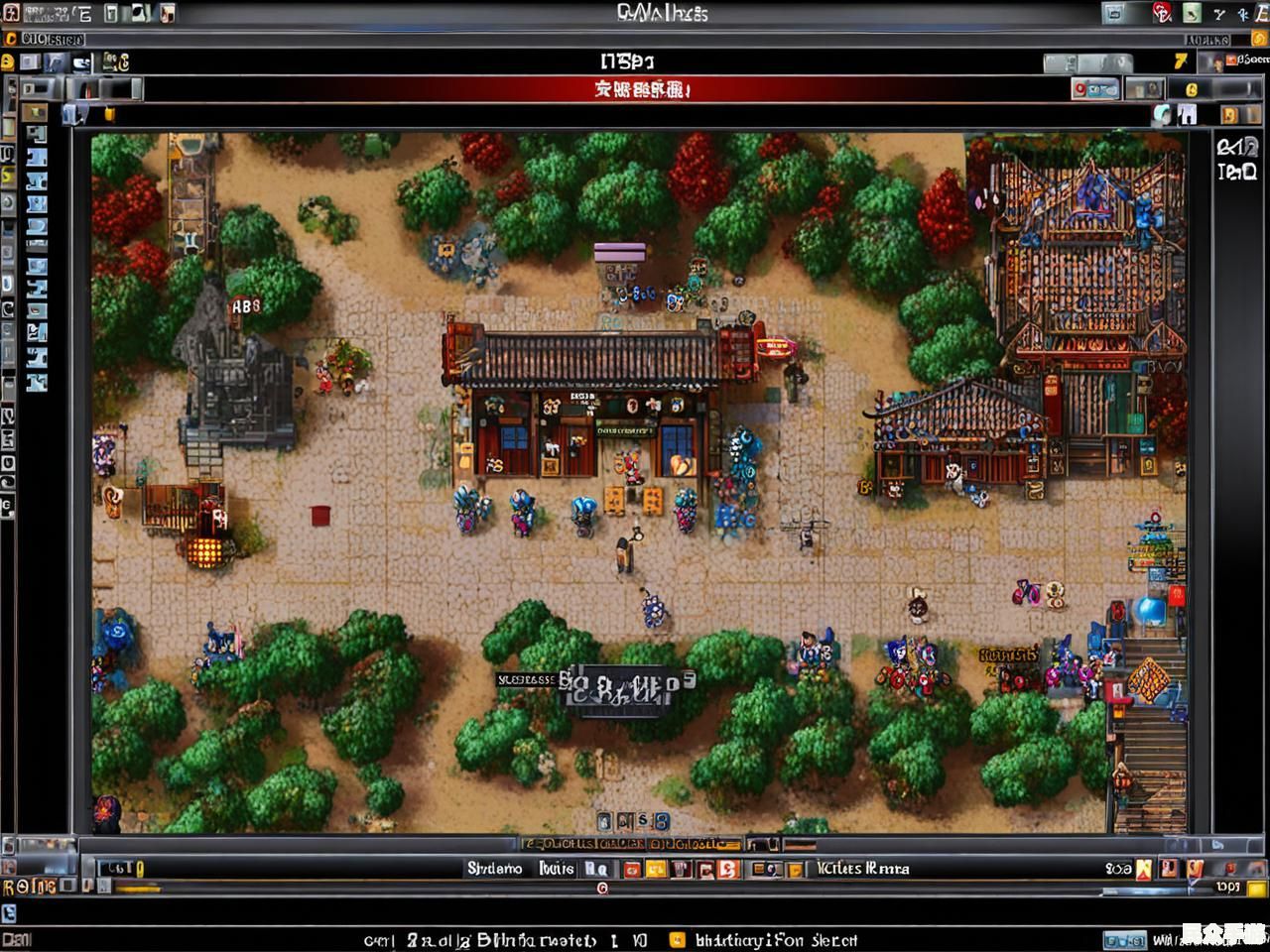Screen dimensions: 1270x952
Task: Click the red-bordered button right of the red banner
Action: 1094,89
